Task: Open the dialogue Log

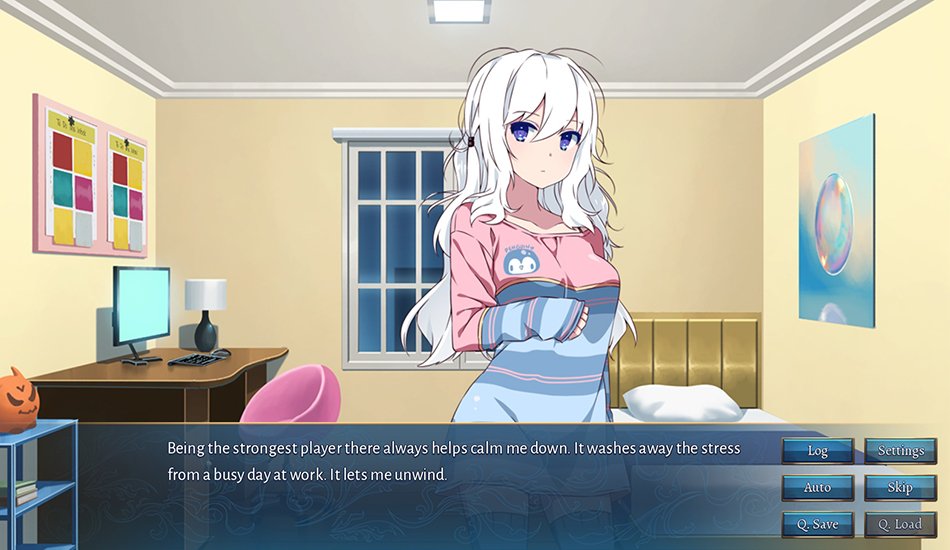Action: click(x=817, y=451)
